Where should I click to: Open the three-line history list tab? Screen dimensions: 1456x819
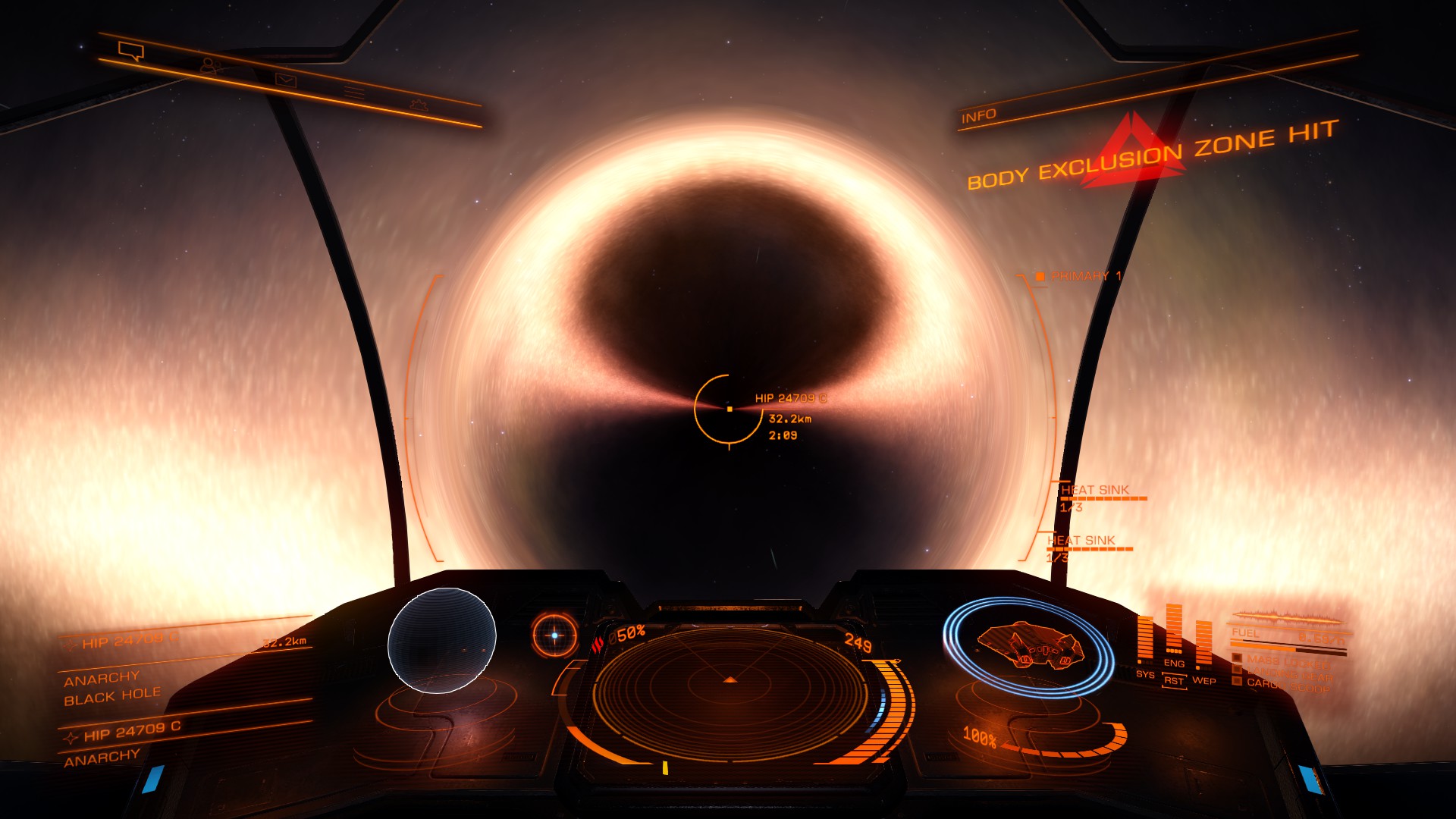point(354,93)
